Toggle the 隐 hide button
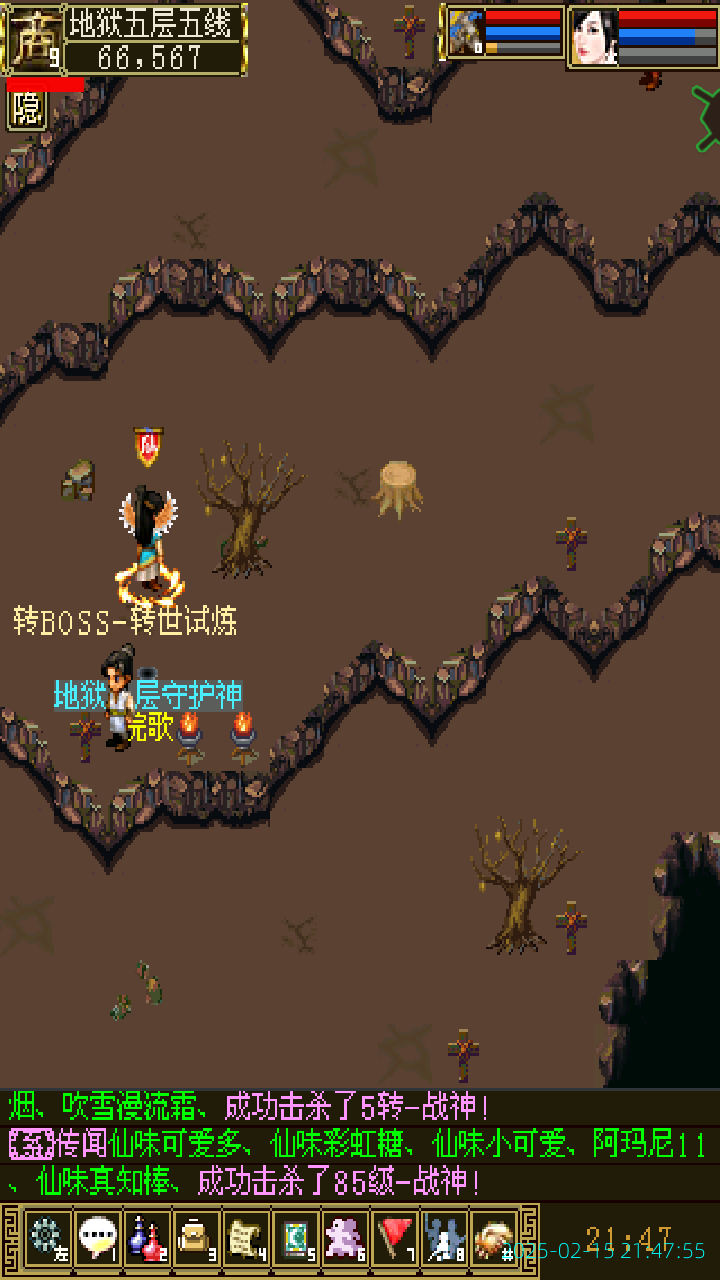 (x=27, y=109)
